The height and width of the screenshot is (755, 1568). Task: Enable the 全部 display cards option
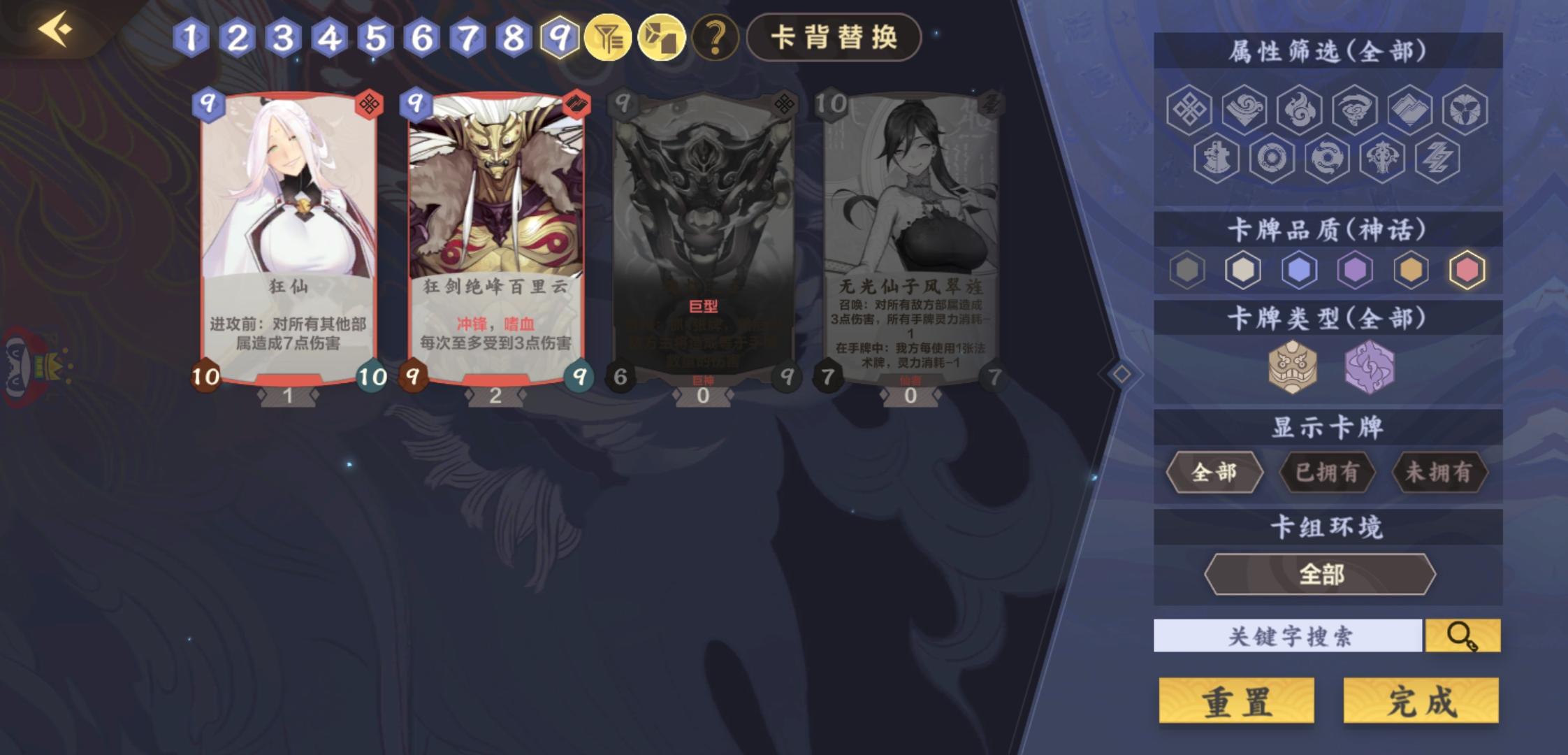coord(1216,473)
